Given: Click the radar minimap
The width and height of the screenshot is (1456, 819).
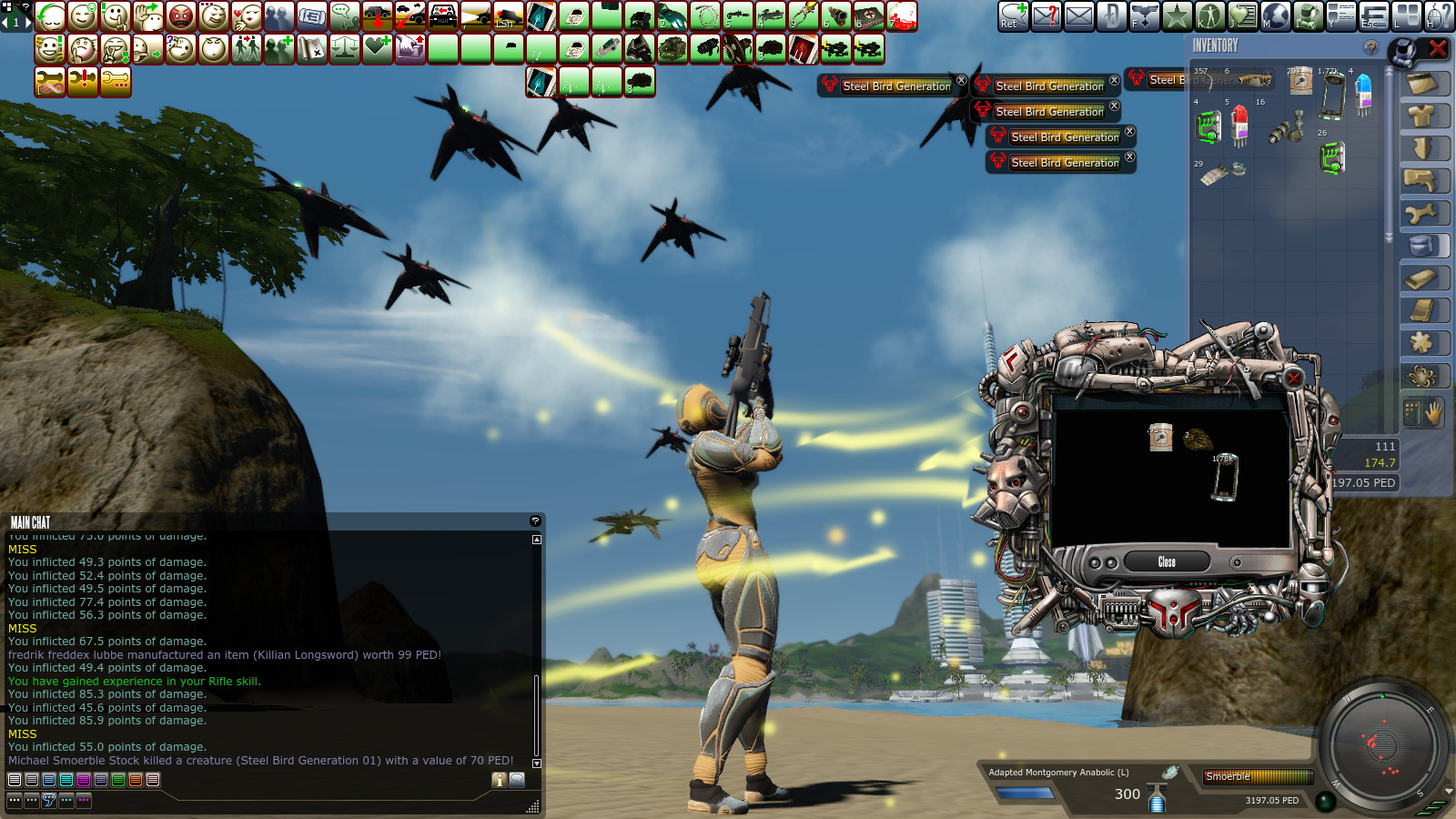Looking at the screenshot, I should 1382,746.
